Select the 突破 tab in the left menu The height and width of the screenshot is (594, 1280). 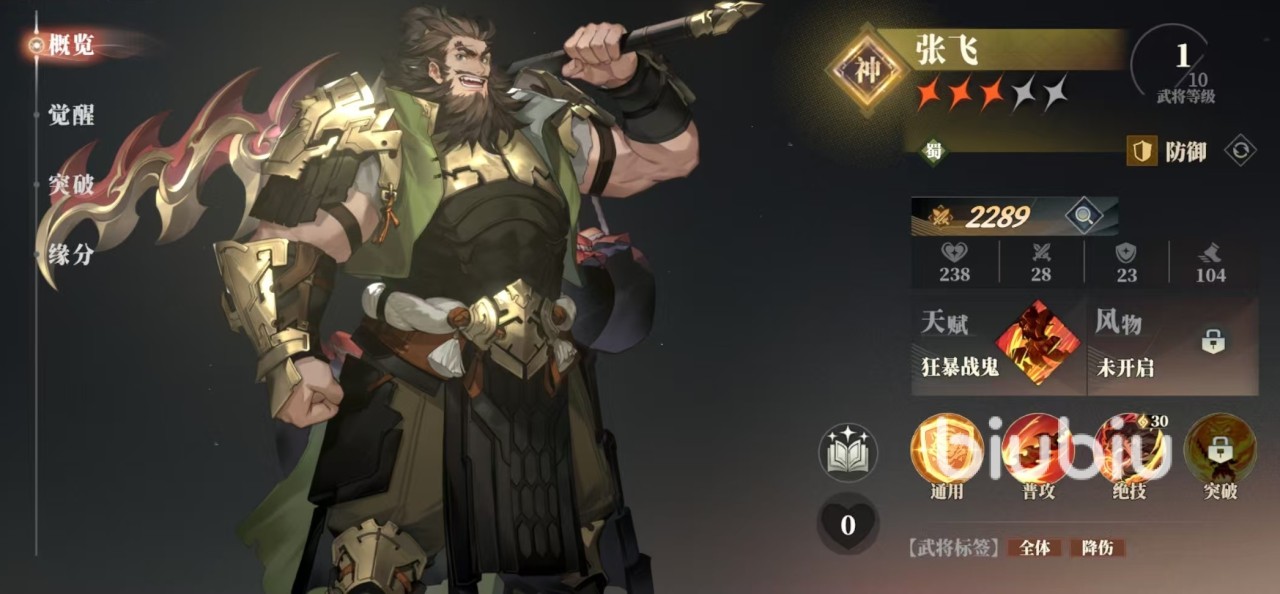click(70, 185)
